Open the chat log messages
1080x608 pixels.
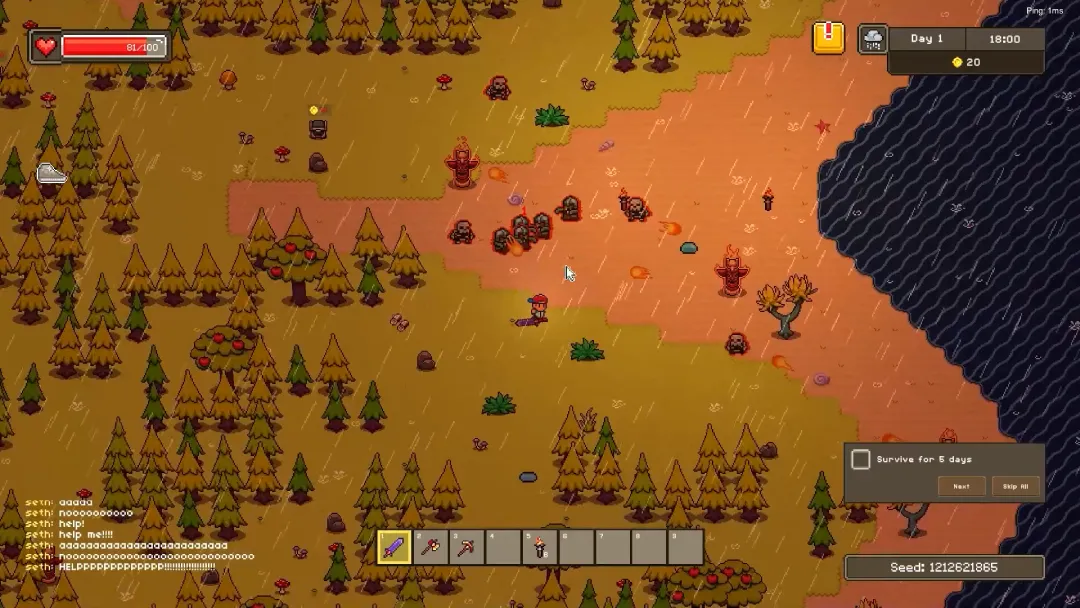click(140, 535)
